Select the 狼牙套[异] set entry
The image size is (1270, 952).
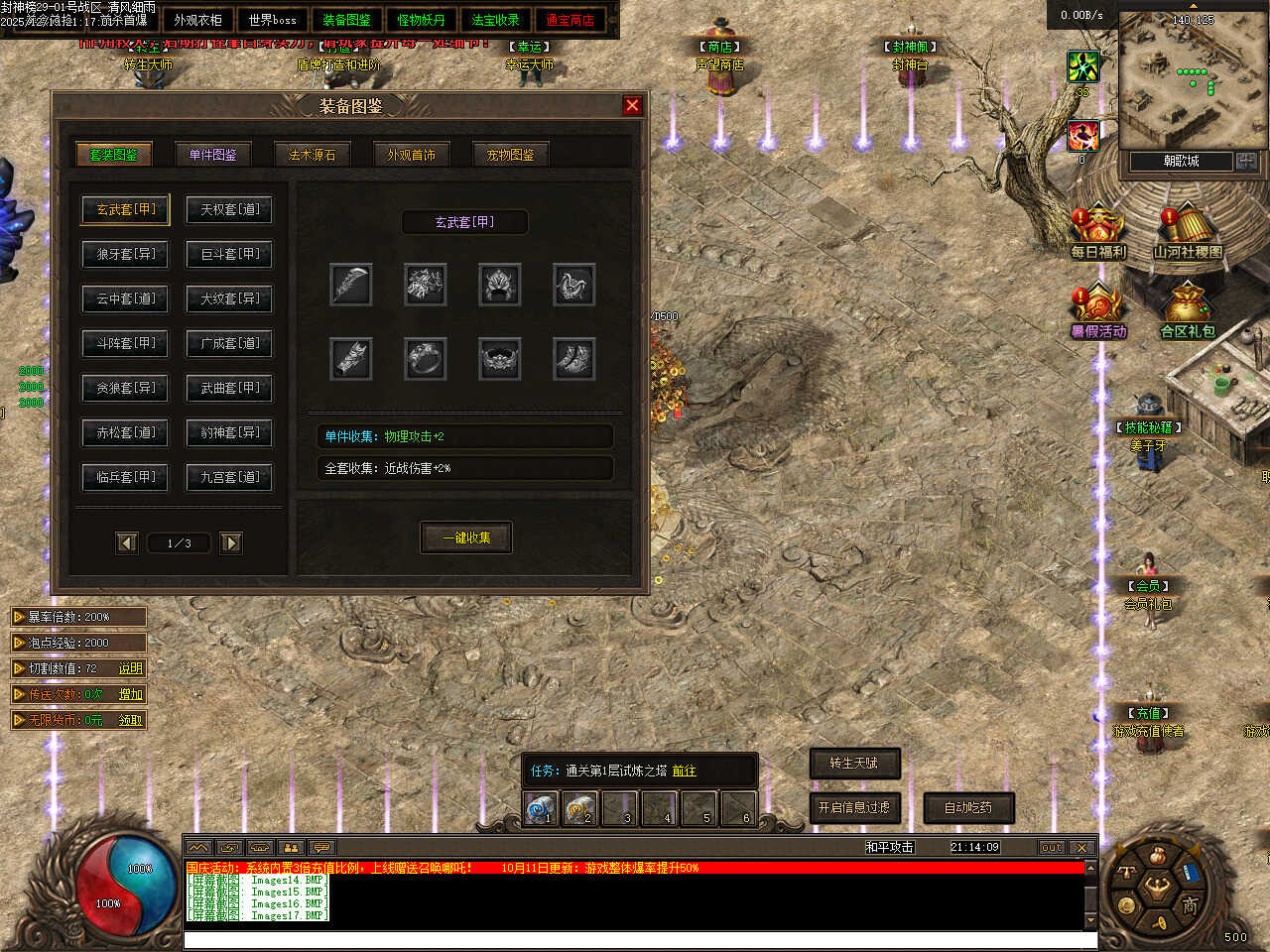coord(125,254)
